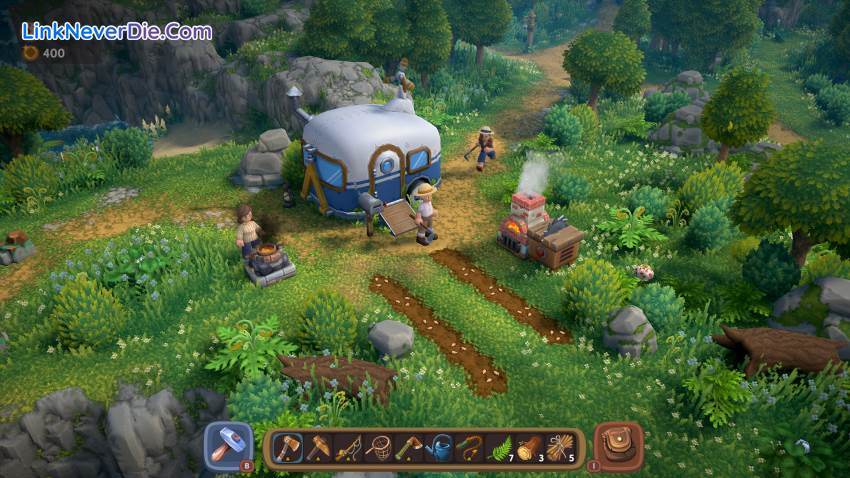The width and height of the screenshot is (850, 478).
Task: Equip the pickaxe from the hotbar
Action: pyautogui.click(x=318, y=448)
